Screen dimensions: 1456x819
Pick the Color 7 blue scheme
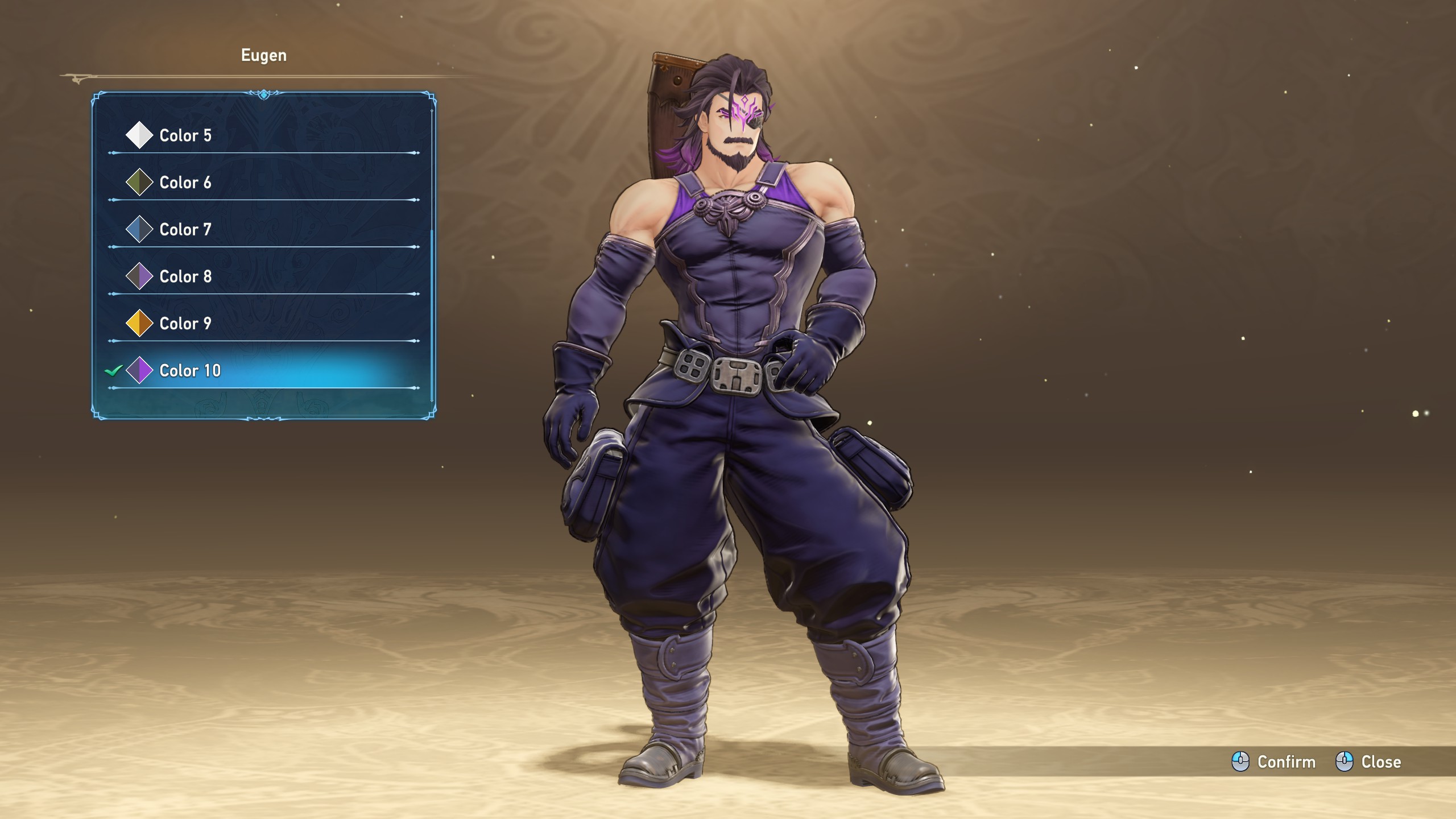(x=185, y=230)
